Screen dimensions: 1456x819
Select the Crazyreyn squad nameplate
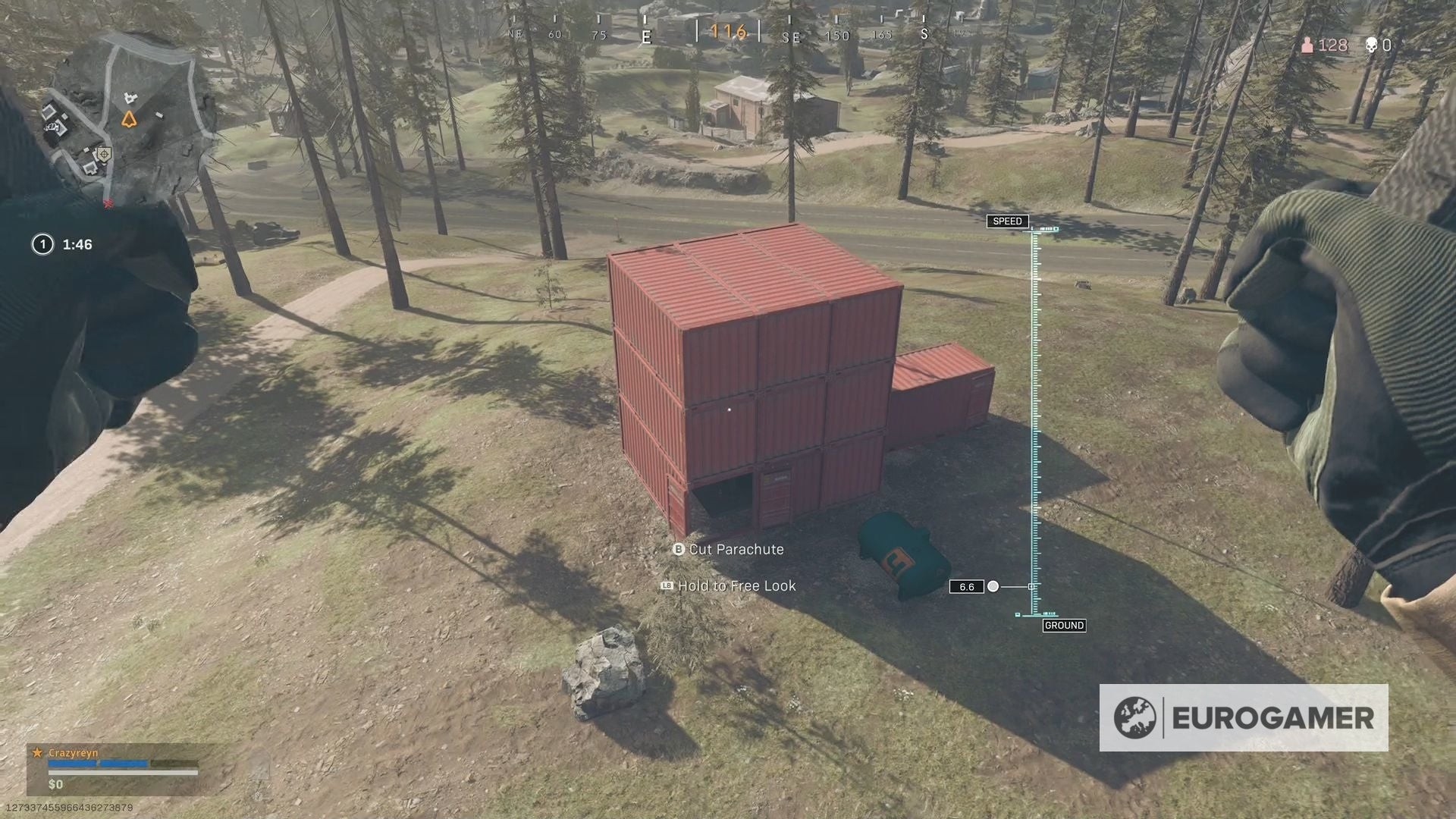coord(74,753)
